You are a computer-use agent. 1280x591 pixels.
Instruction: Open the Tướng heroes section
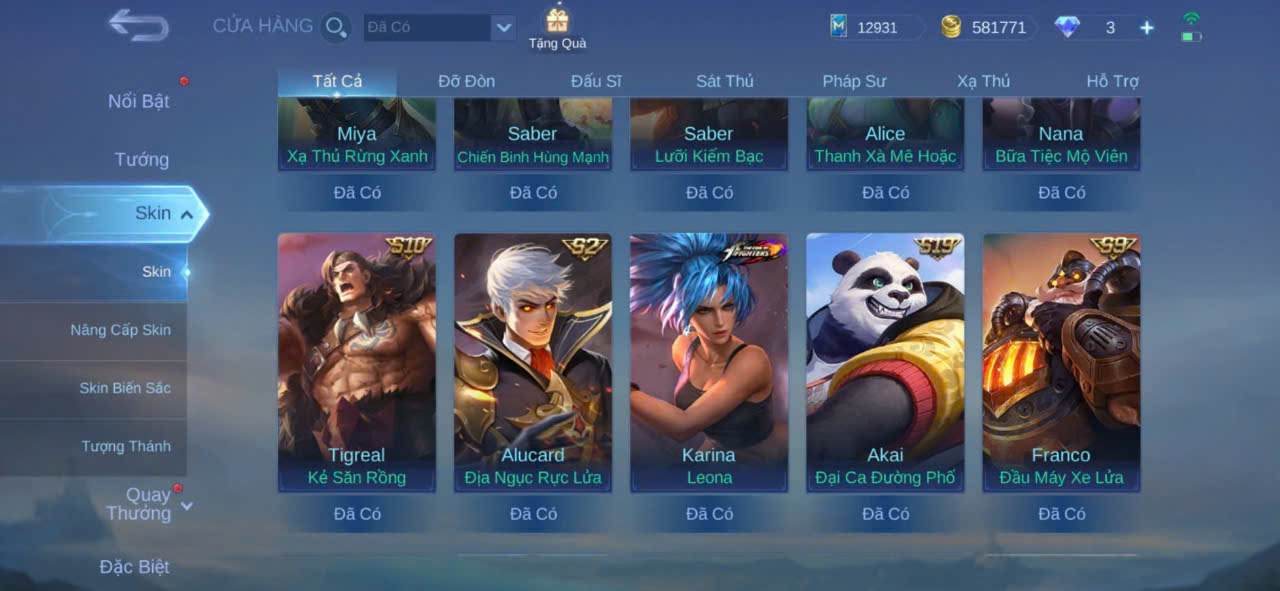click(x=141, y=159)
